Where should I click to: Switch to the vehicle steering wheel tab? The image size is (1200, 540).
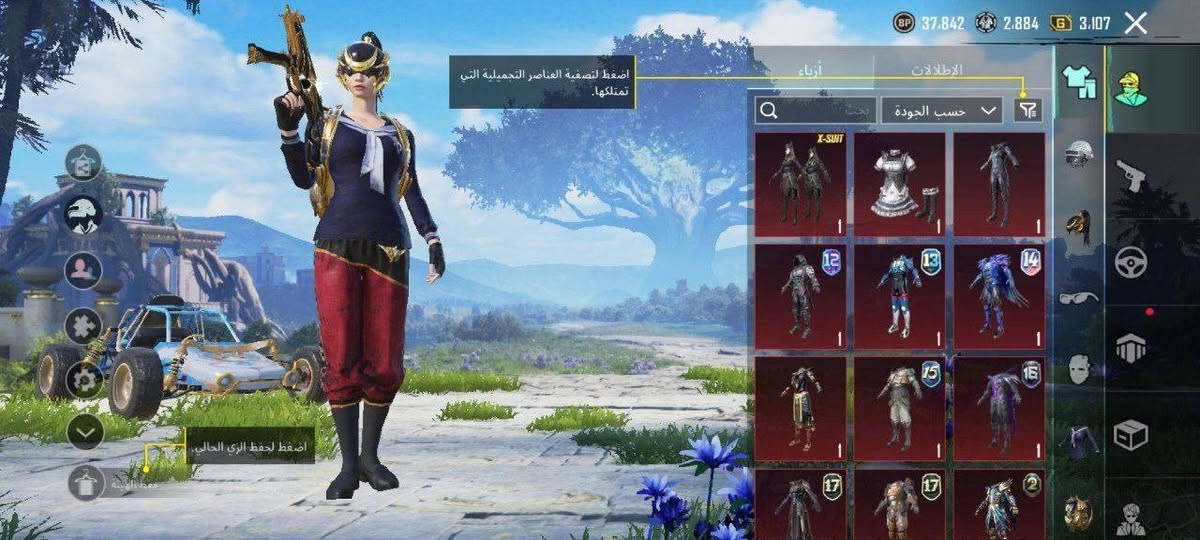[1131, 262]
